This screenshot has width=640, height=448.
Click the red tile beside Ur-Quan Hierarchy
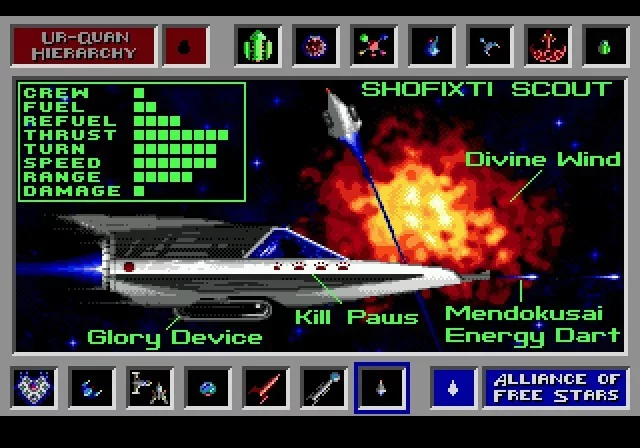184,45
